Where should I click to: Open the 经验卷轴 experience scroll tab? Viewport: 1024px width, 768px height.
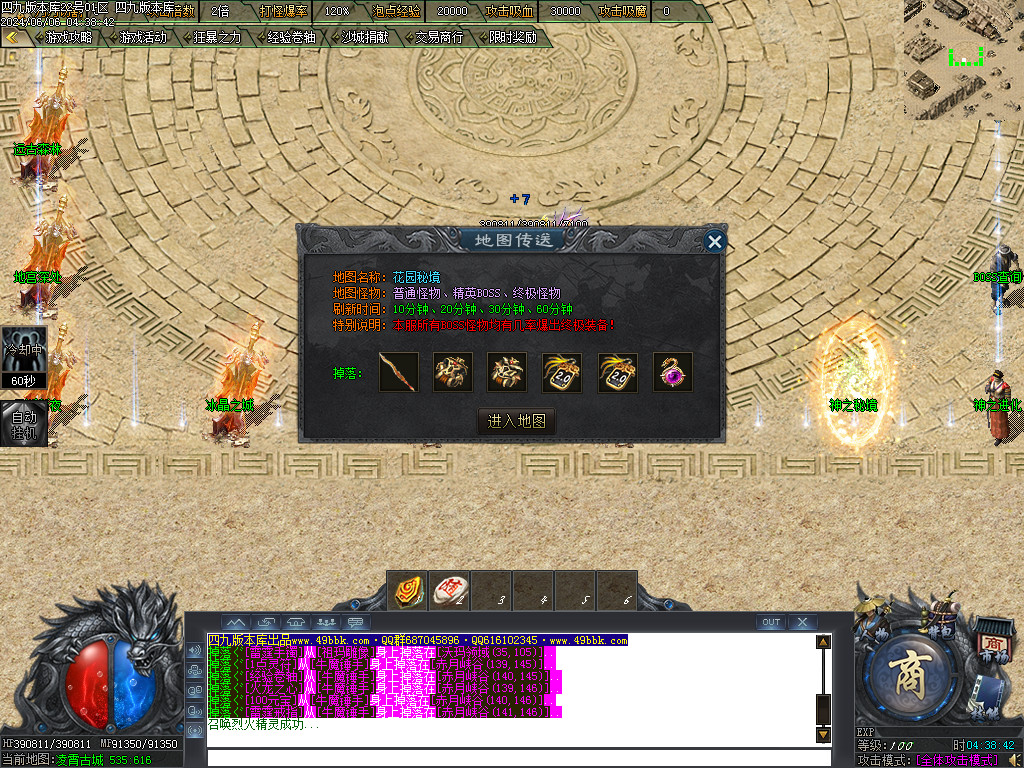pyautogui.click(x=291, y=38)
